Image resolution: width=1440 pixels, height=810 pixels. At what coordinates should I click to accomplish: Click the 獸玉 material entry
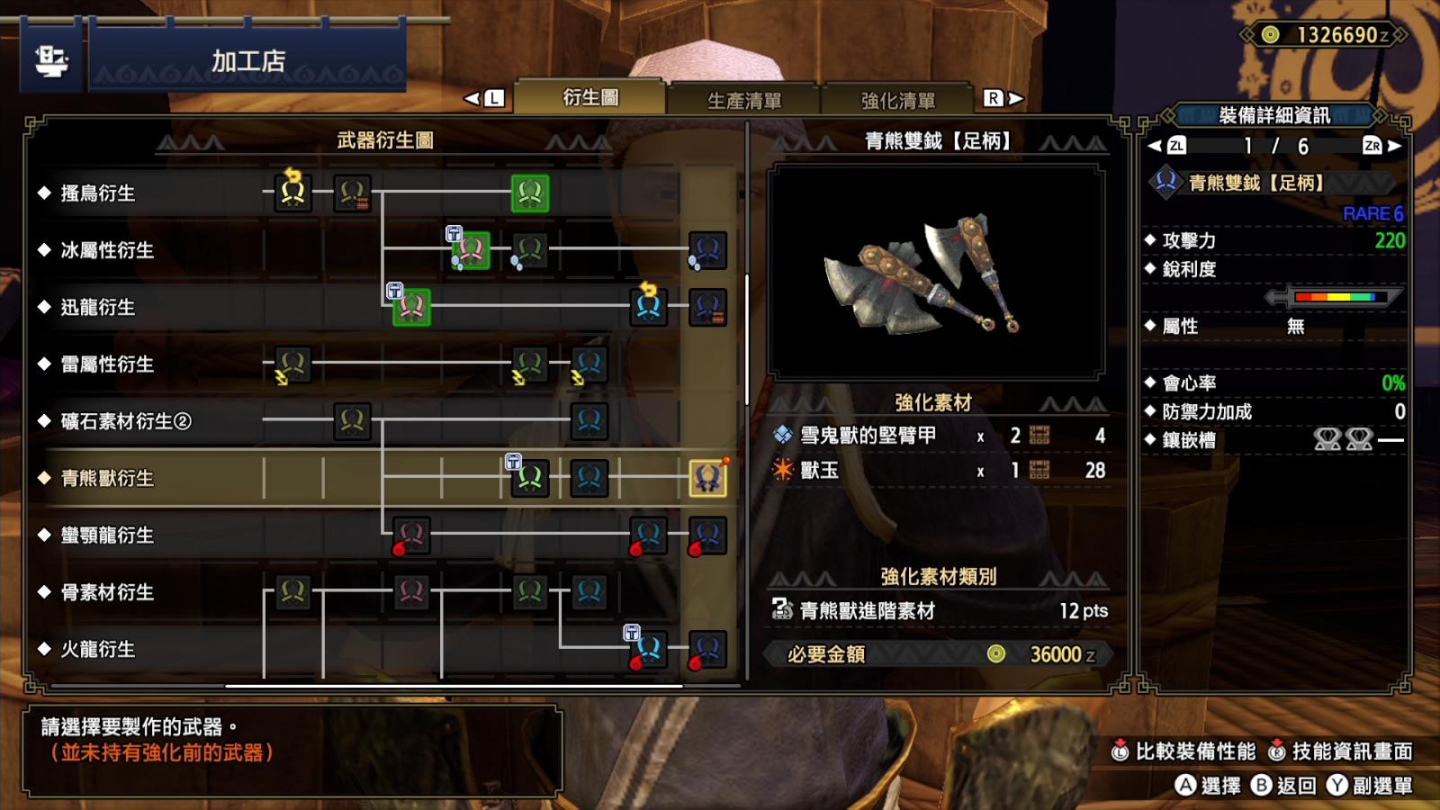point(820,470)
